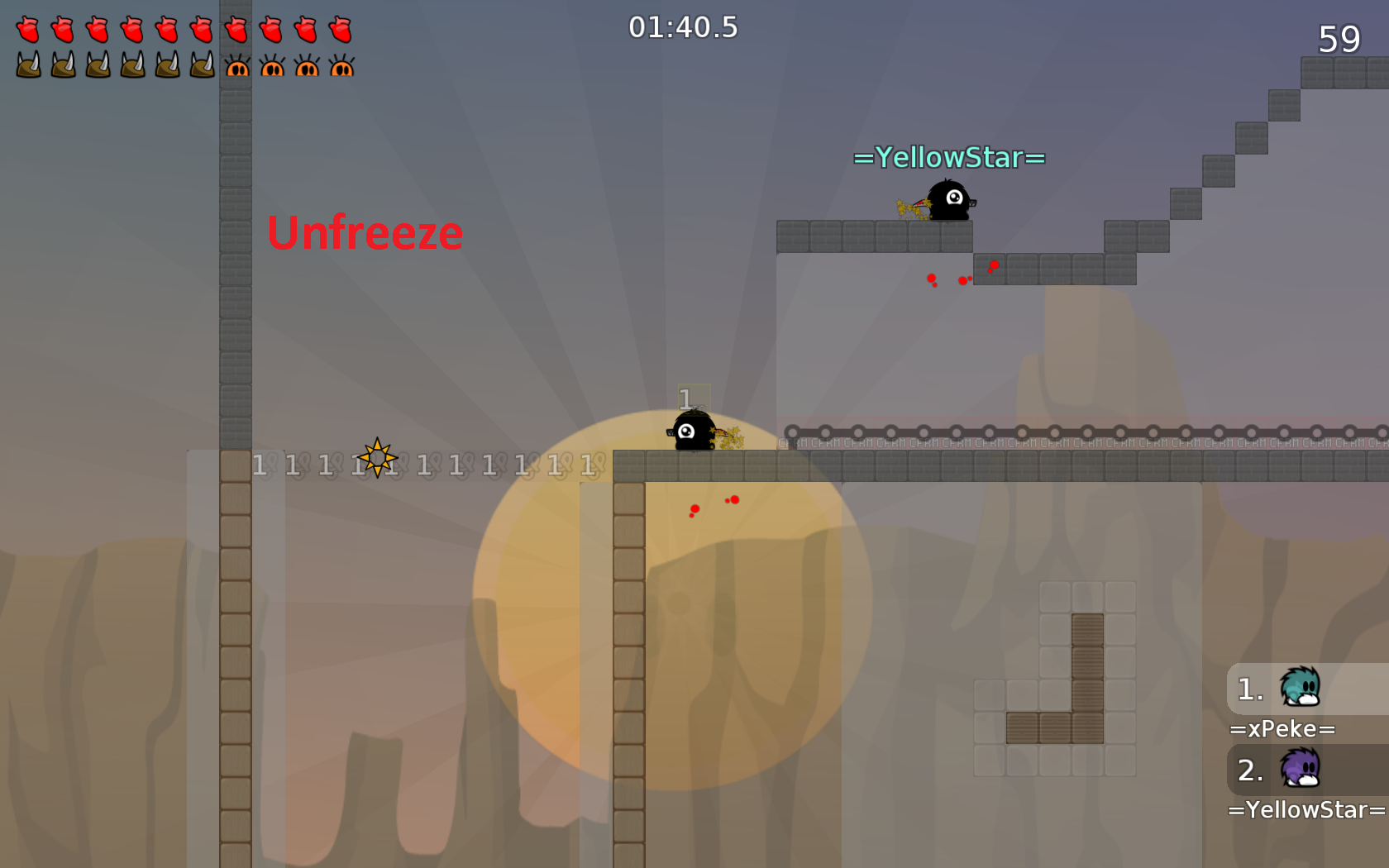
Task: Click the =YellowStar= nameplate above the character
Action: 947,157
